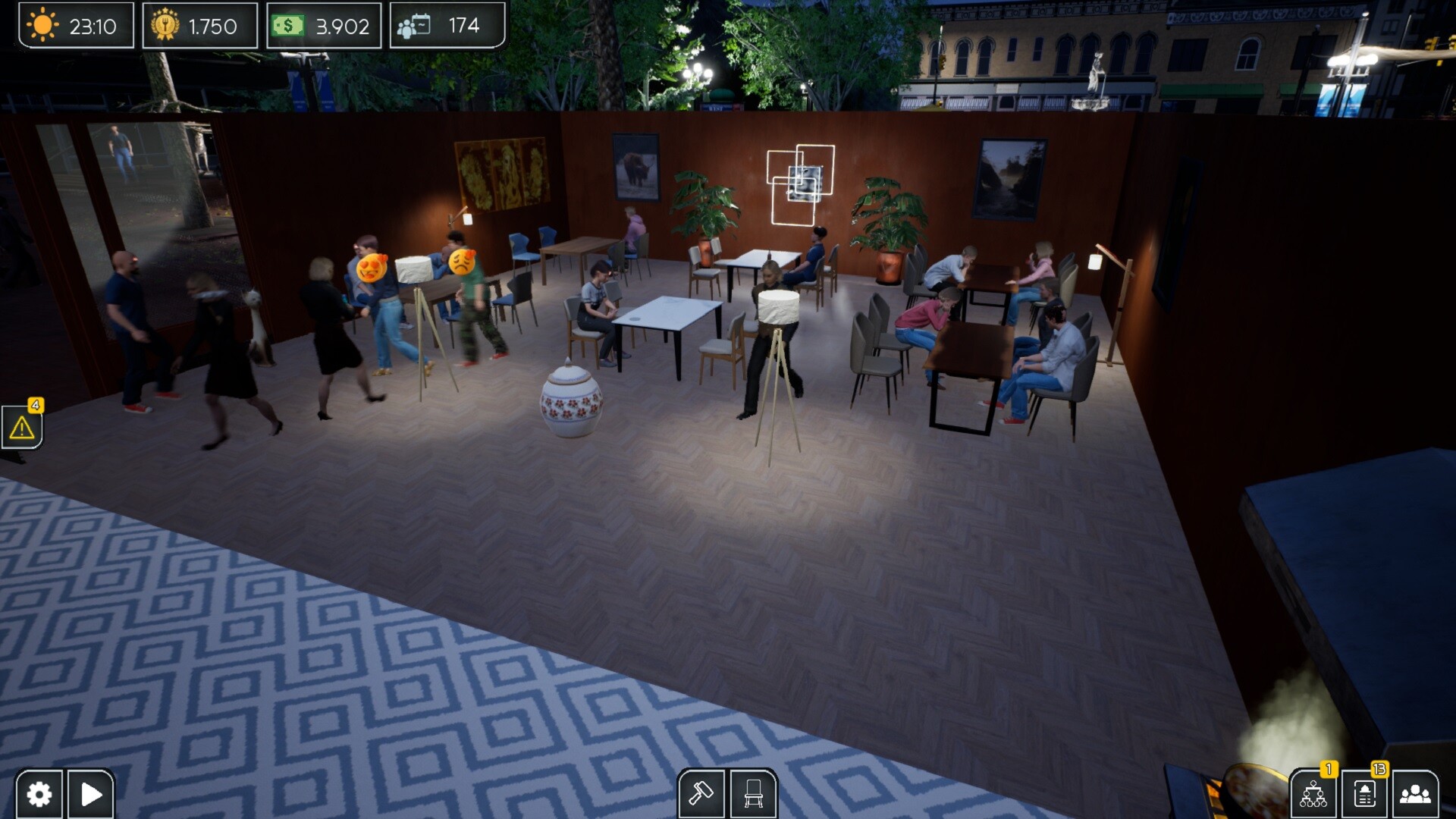
Task: Toggle game speed with the play button
Action: [x=90, y=793]
